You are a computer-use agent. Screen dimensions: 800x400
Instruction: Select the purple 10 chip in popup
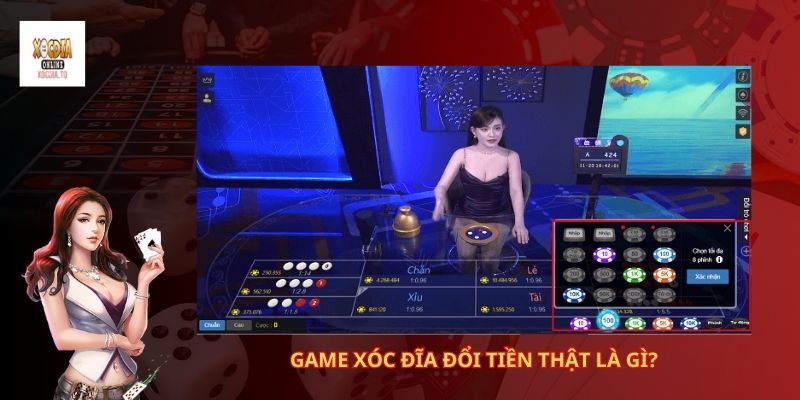603,254
